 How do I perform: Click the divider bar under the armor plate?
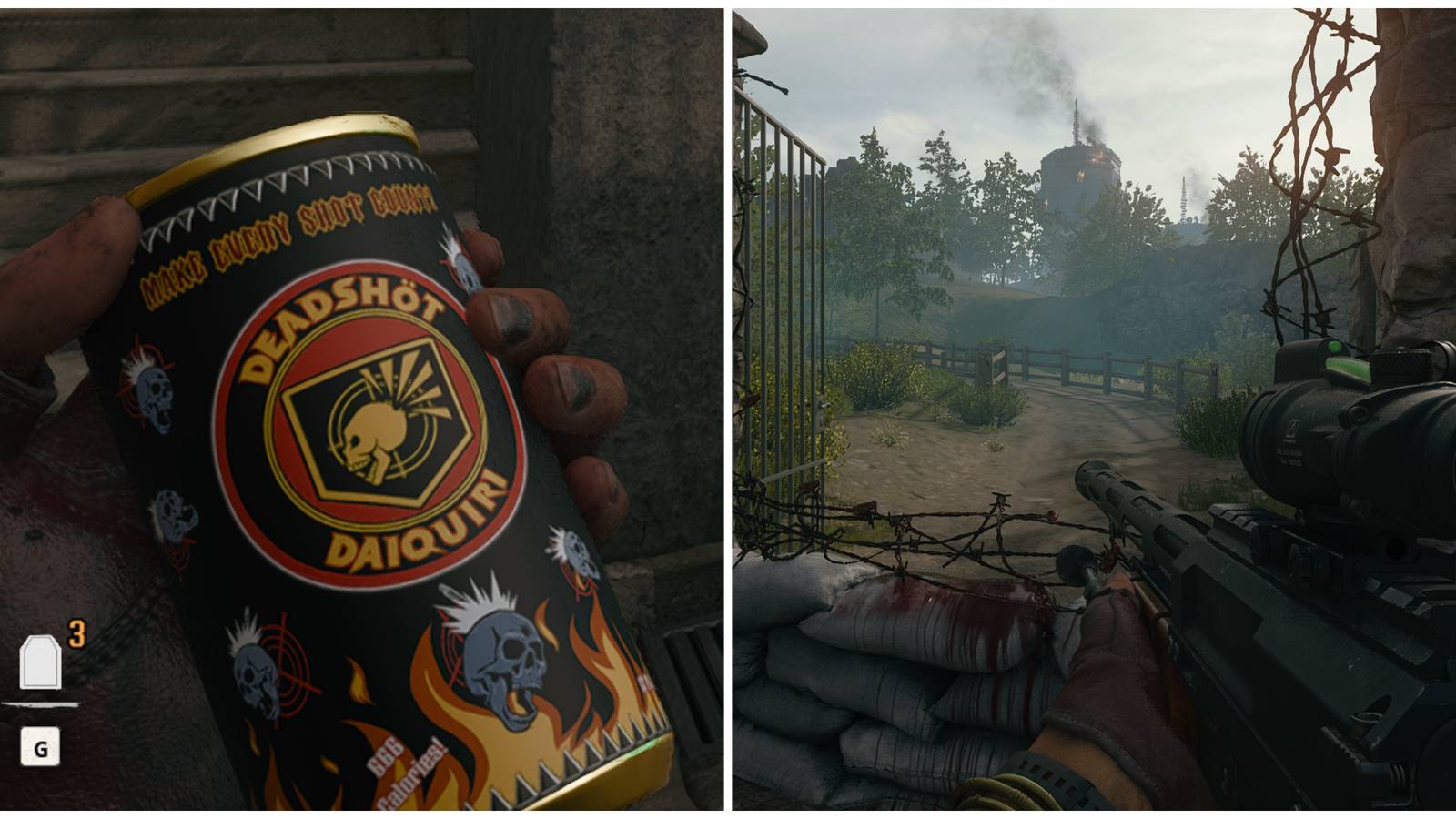[x=44, y=703]
